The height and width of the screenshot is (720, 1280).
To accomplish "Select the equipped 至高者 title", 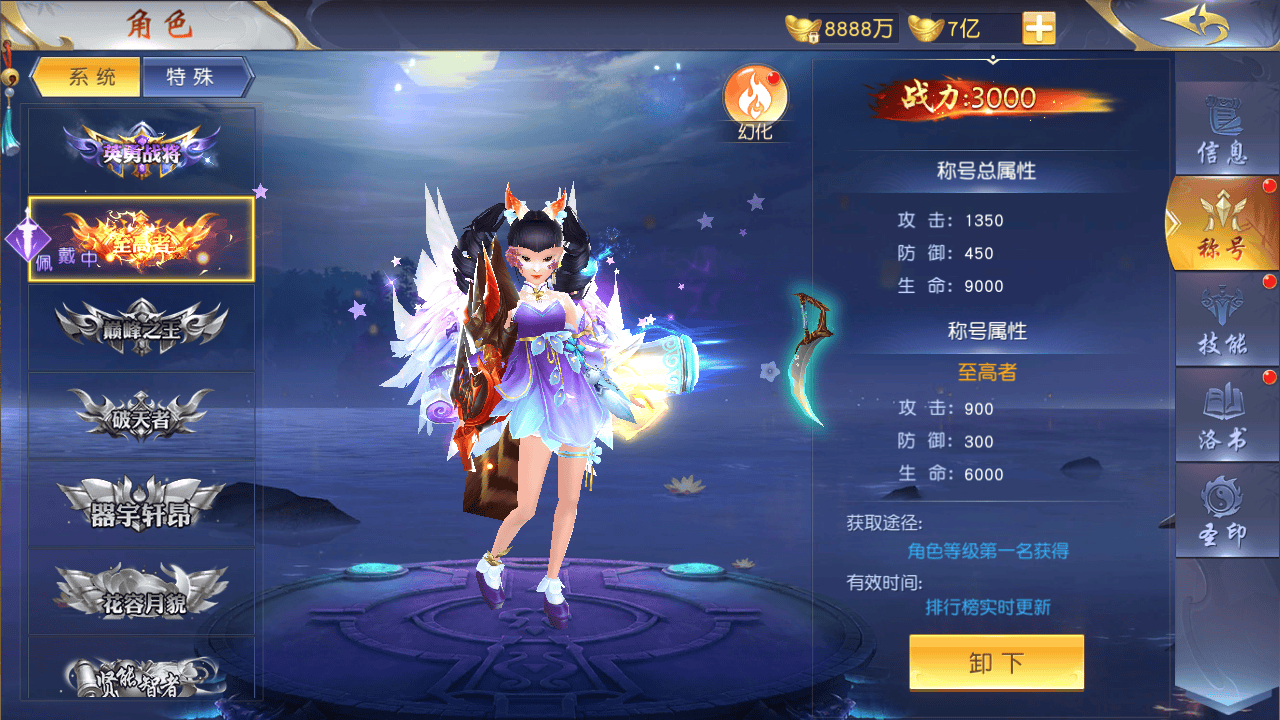I will click(x=142, y=240).
